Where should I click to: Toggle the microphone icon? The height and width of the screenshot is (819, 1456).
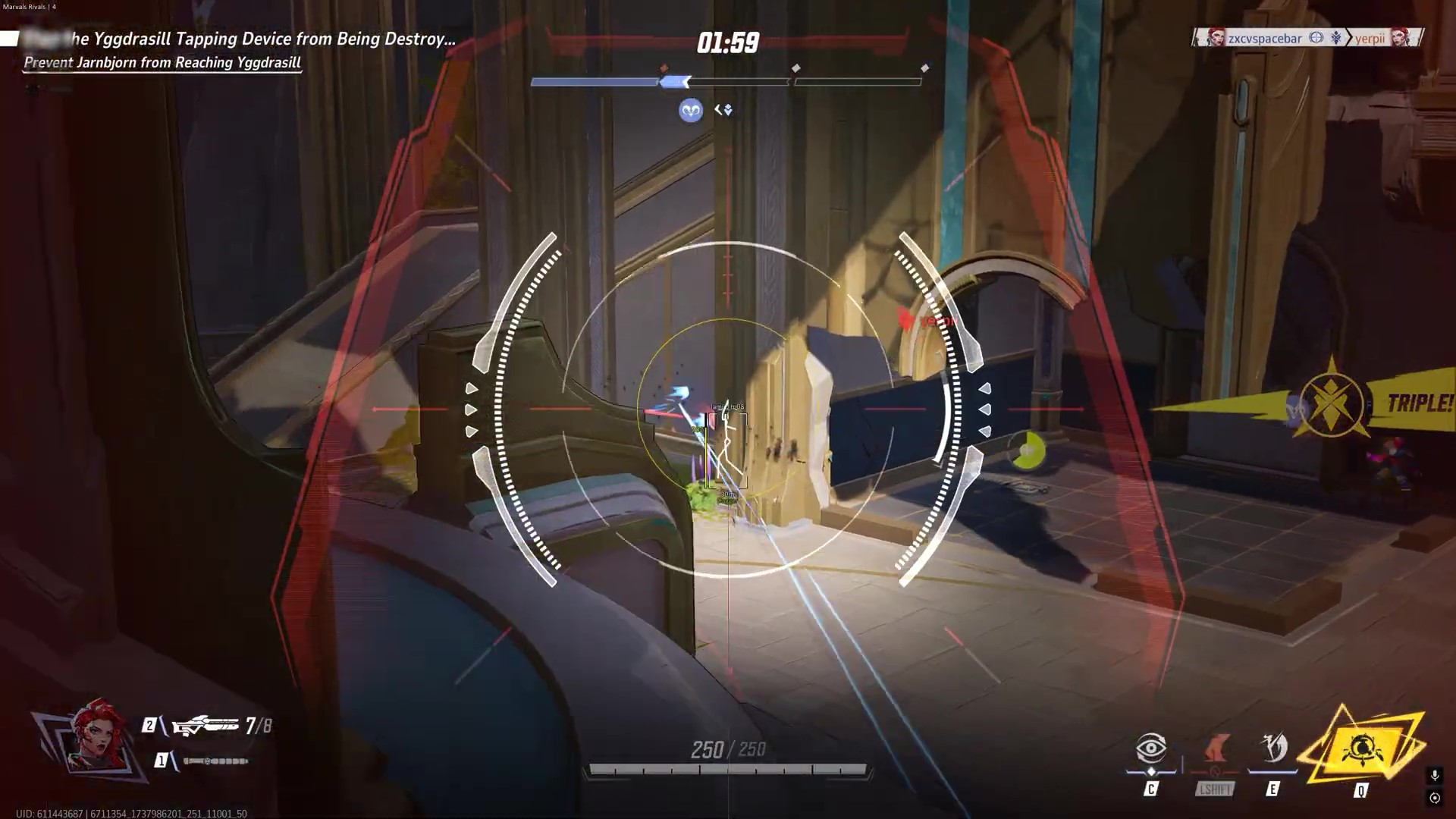pos(1434,775)
